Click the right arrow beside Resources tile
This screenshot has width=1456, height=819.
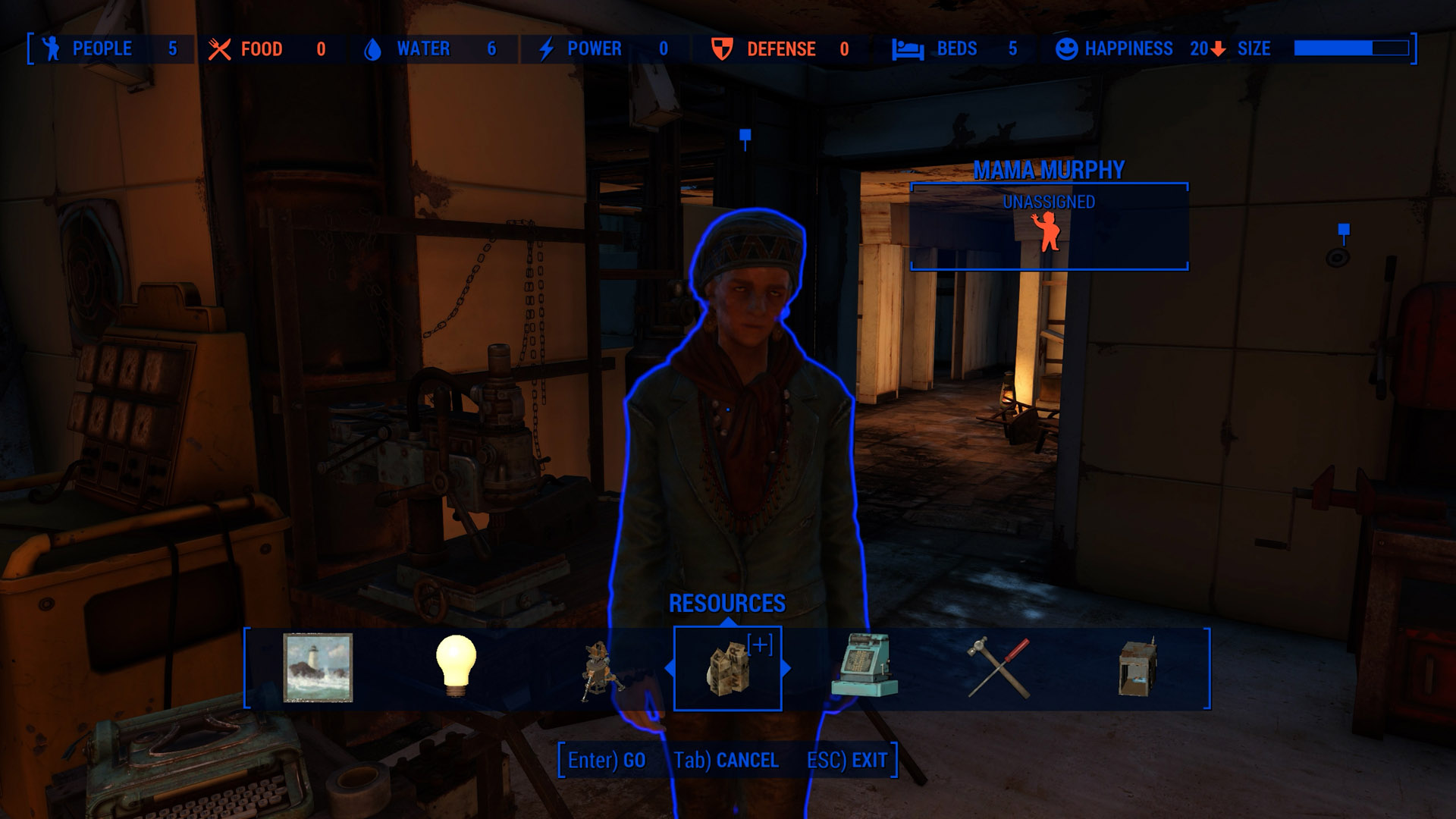point(786,668)
